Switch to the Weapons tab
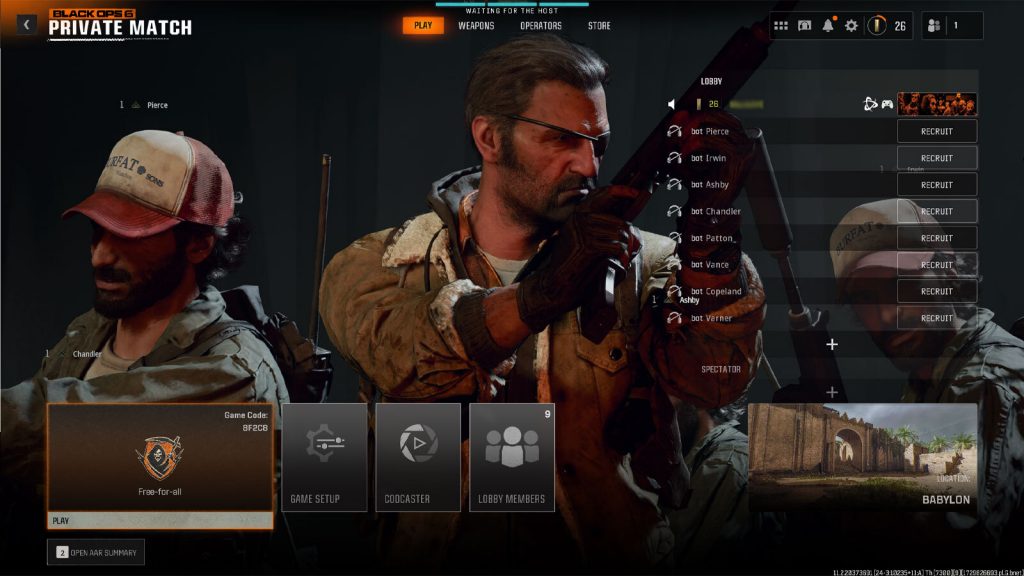 (476, 26)
